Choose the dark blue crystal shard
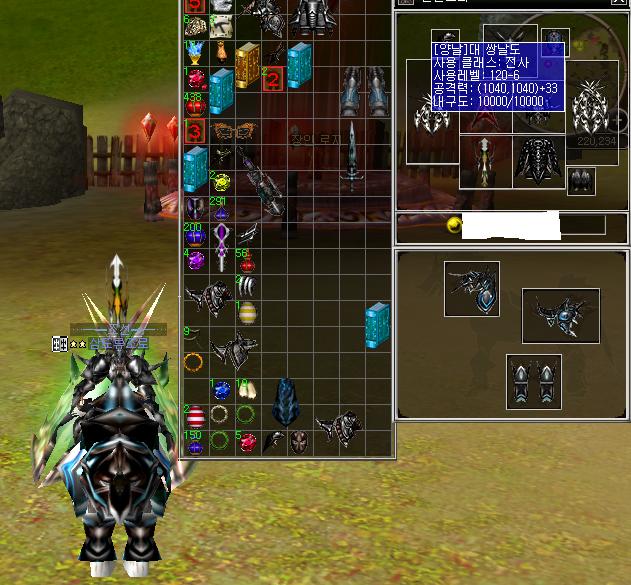631x585 pixels. point(286,400)
